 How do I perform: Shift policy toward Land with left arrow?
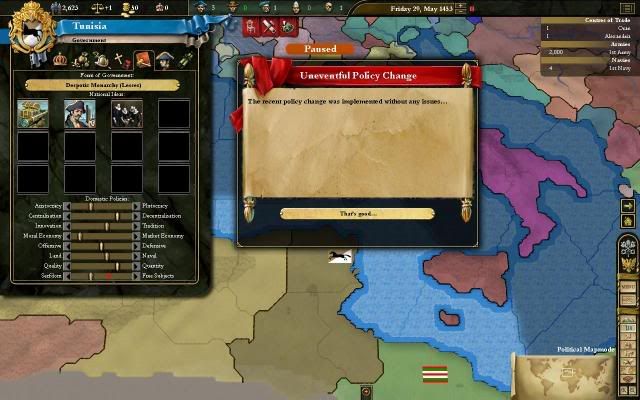coord(68,256)
